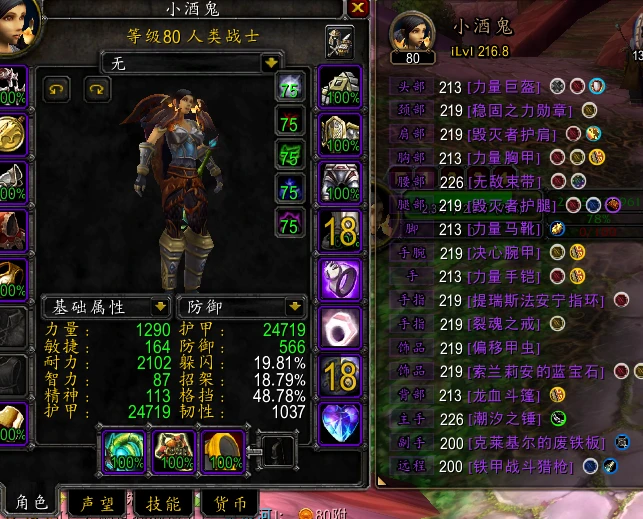Select the white ring equipment slot
Viewport: 643px width, 519px height.
pyautogui.click(x=340, y=327)
